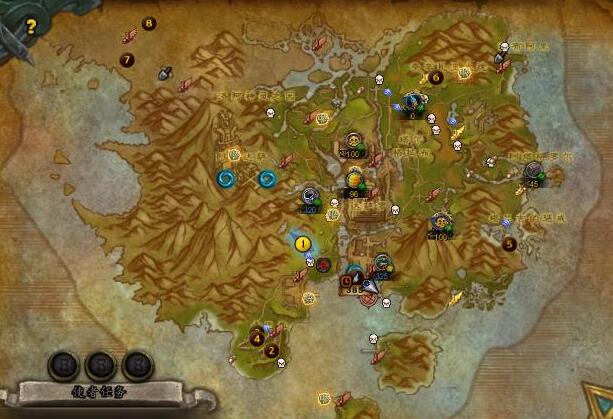This screenshot has width=613, height=419.
Task: Select quest marker number 8
Action: [149, 23]
